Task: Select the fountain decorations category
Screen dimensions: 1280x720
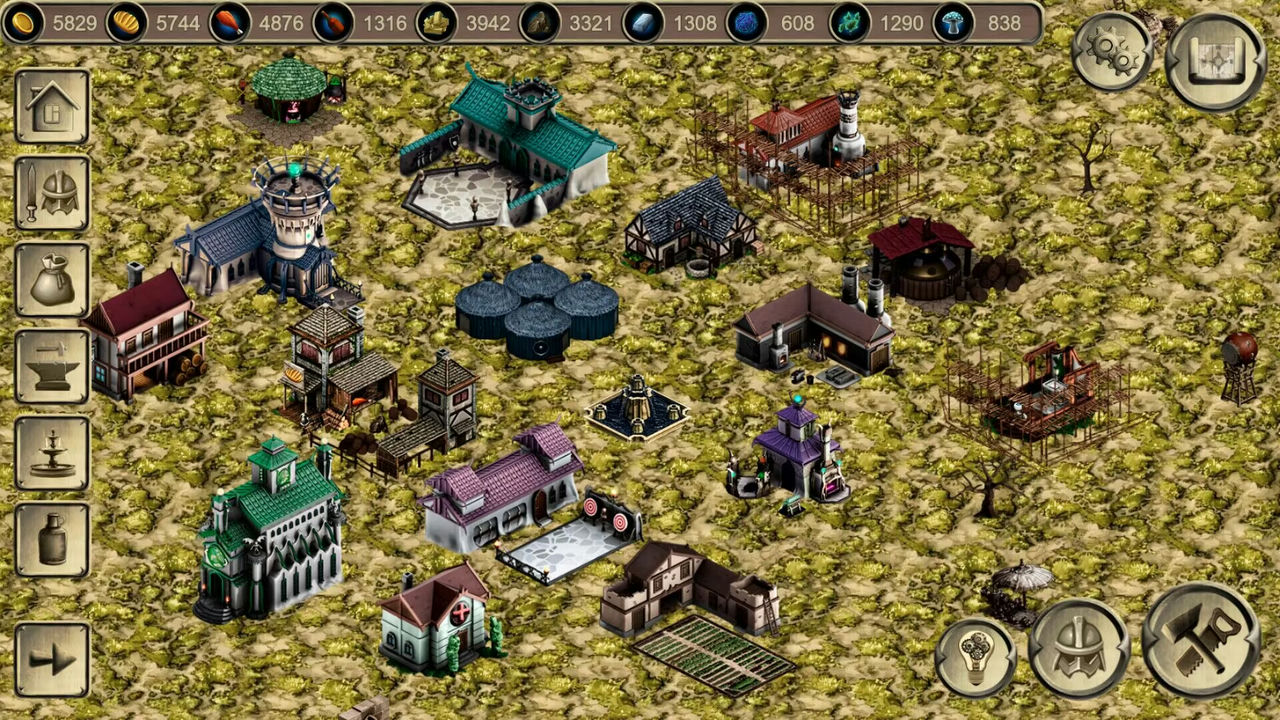Action: (x=52, y=453)
